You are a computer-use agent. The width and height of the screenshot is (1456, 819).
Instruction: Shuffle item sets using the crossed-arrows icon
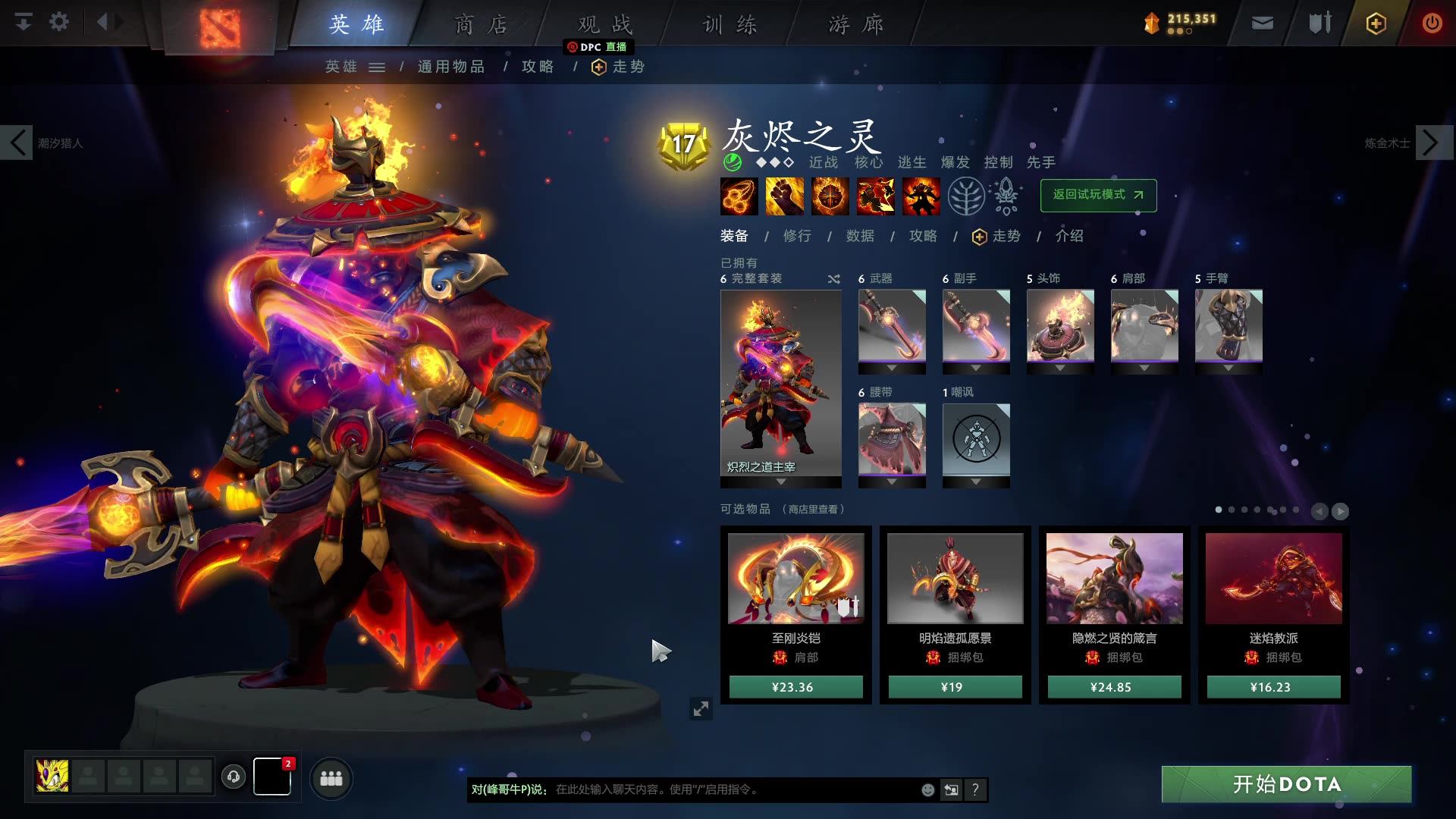pyautogui.click(x=833, y=278)
